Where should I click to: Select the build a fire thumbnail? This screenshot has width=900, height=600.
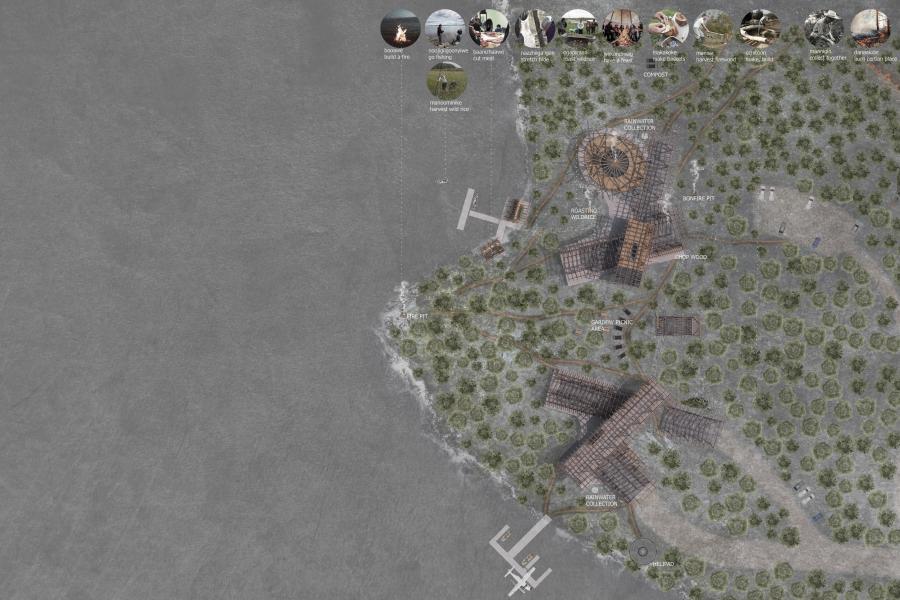coord(400,28)
